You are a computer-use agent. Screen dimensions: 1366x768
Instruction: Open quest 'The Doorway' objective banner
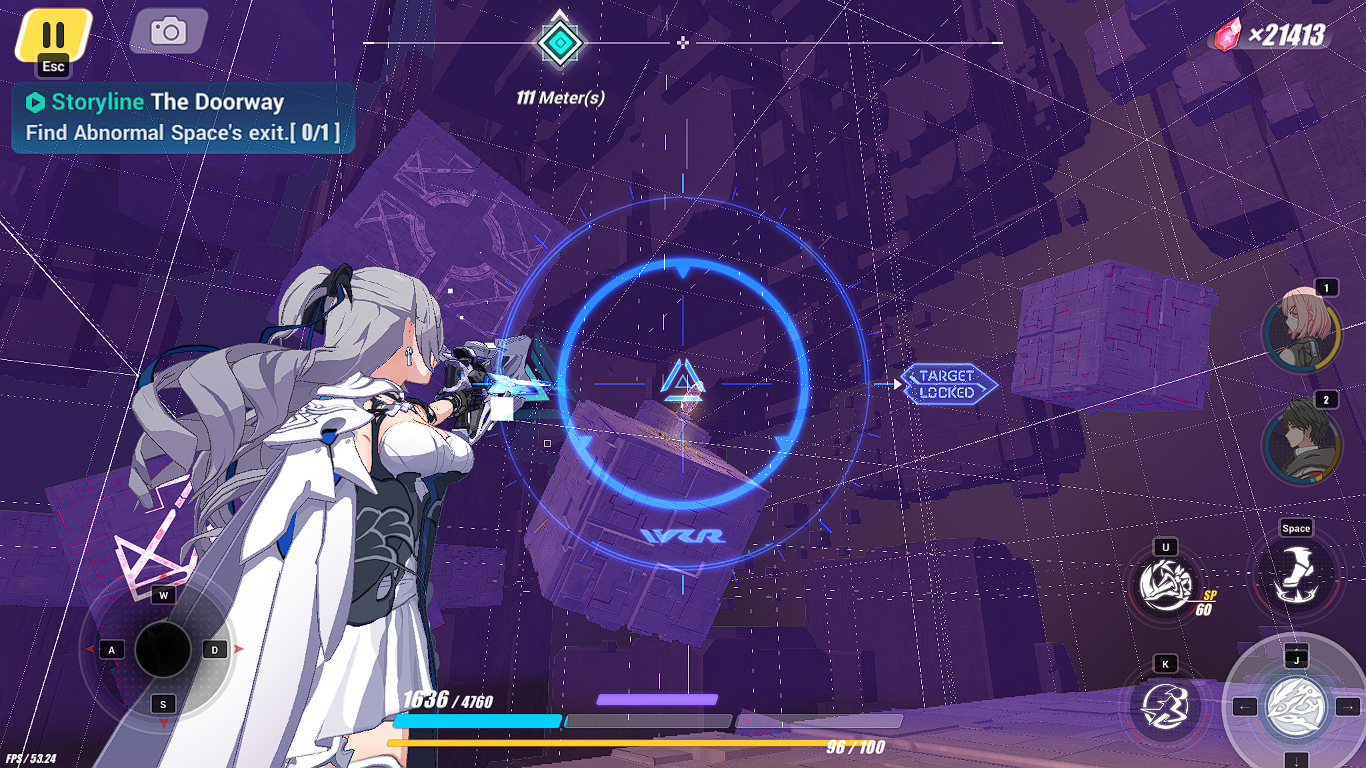180,116
